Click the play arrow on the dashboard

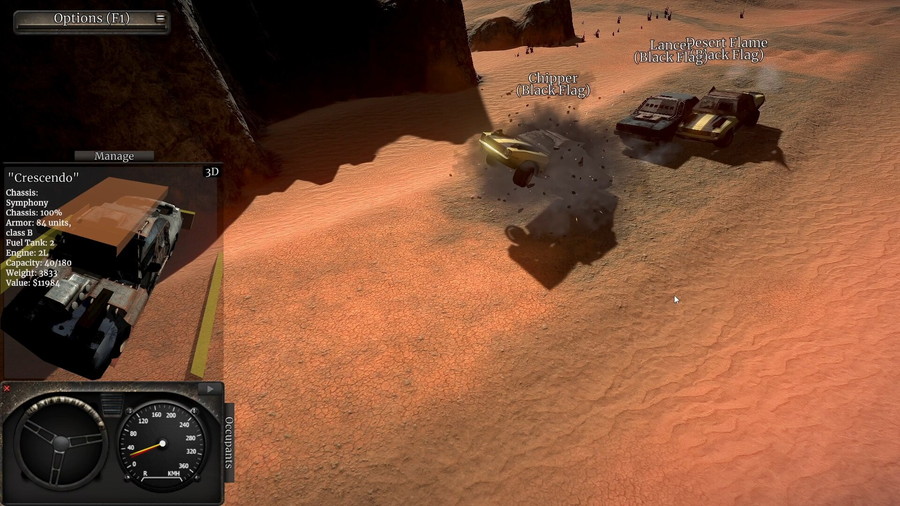(210, 388)
